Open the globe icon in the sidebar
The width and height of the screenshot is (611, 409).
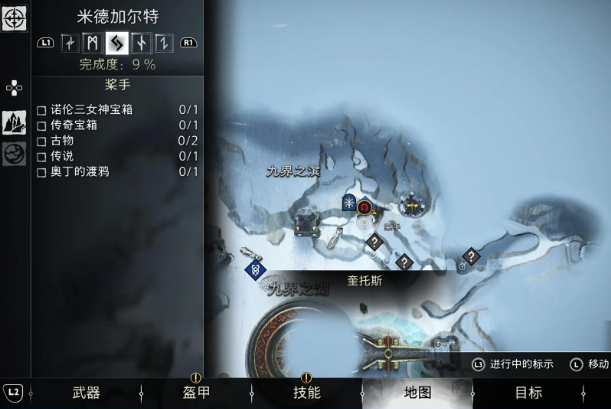[x=14, y=154]
